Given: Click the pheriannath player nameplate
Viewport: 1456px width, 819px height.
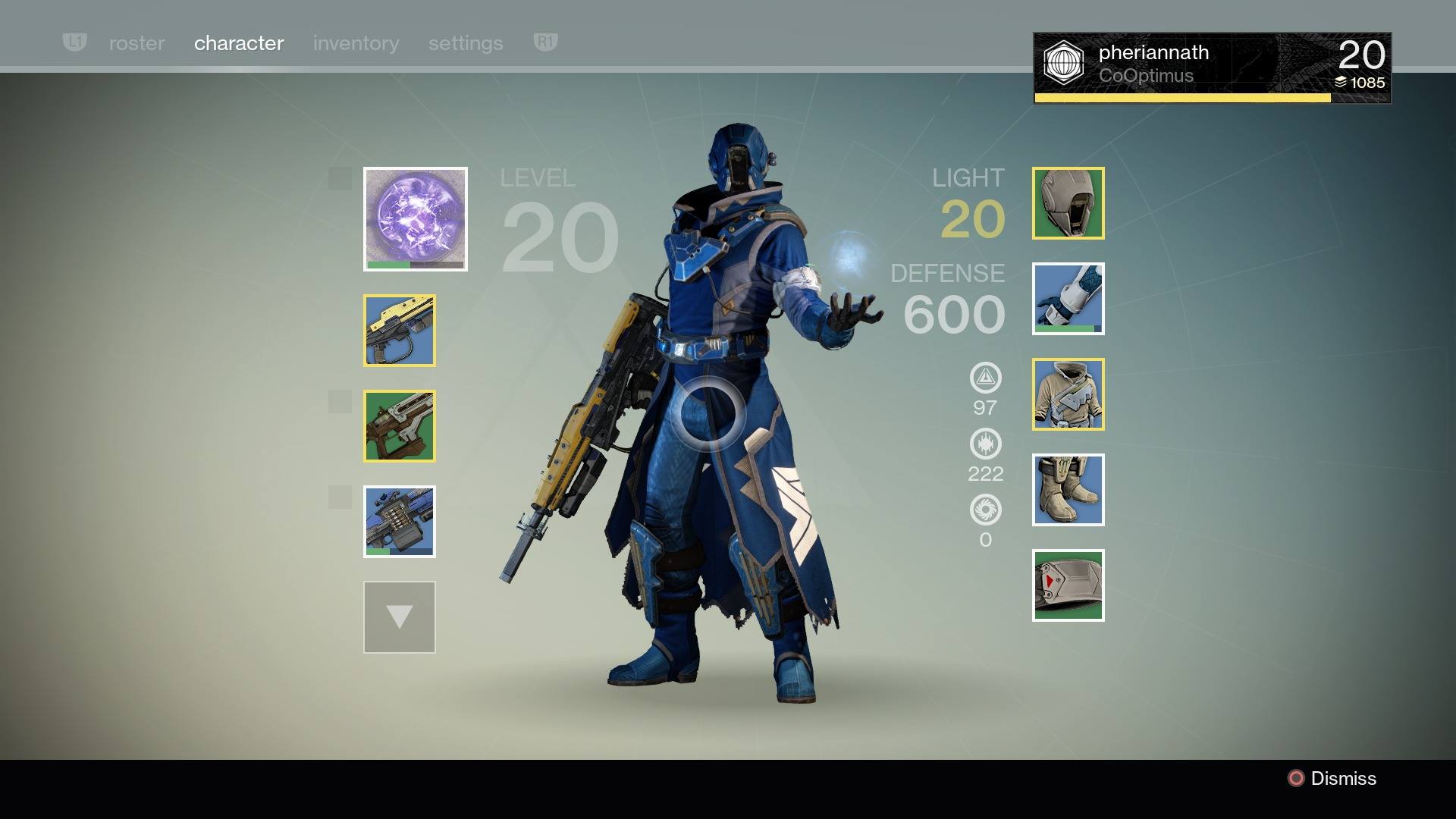Looking at the screenshot, I should pyautogui.click(x=1212, y=67).
